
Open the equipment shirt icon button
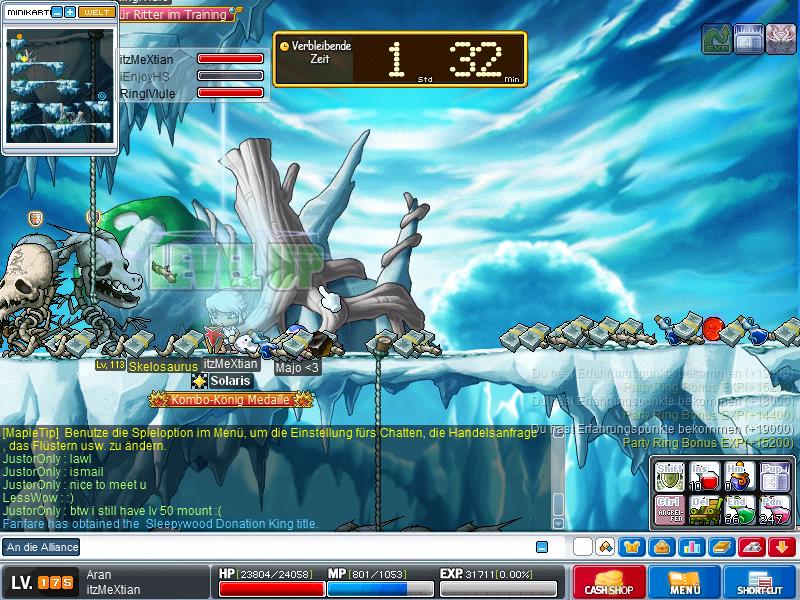(631, 547)
